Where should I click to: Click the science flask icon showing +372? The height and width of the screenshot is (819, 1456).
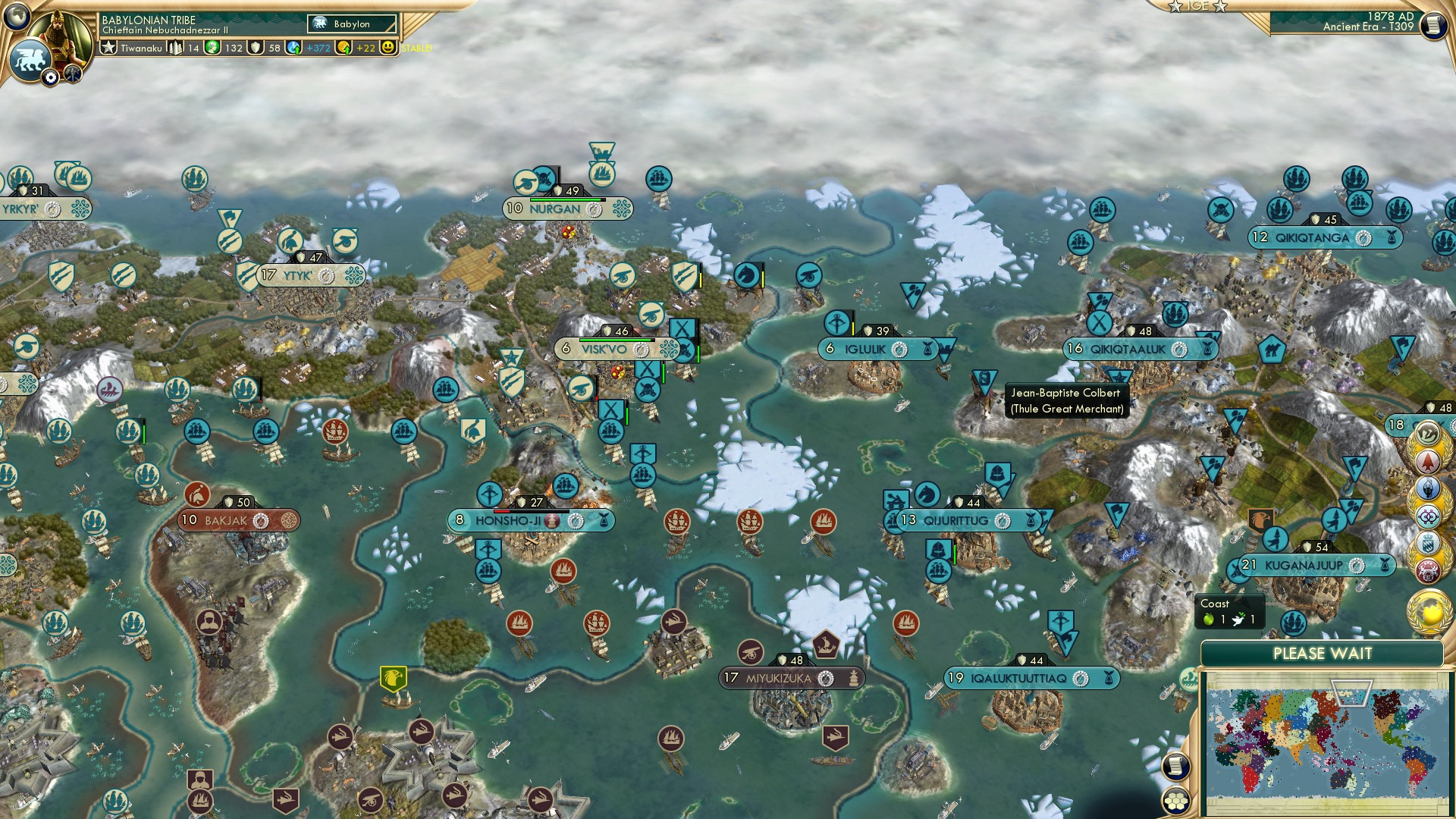[294, 47]
